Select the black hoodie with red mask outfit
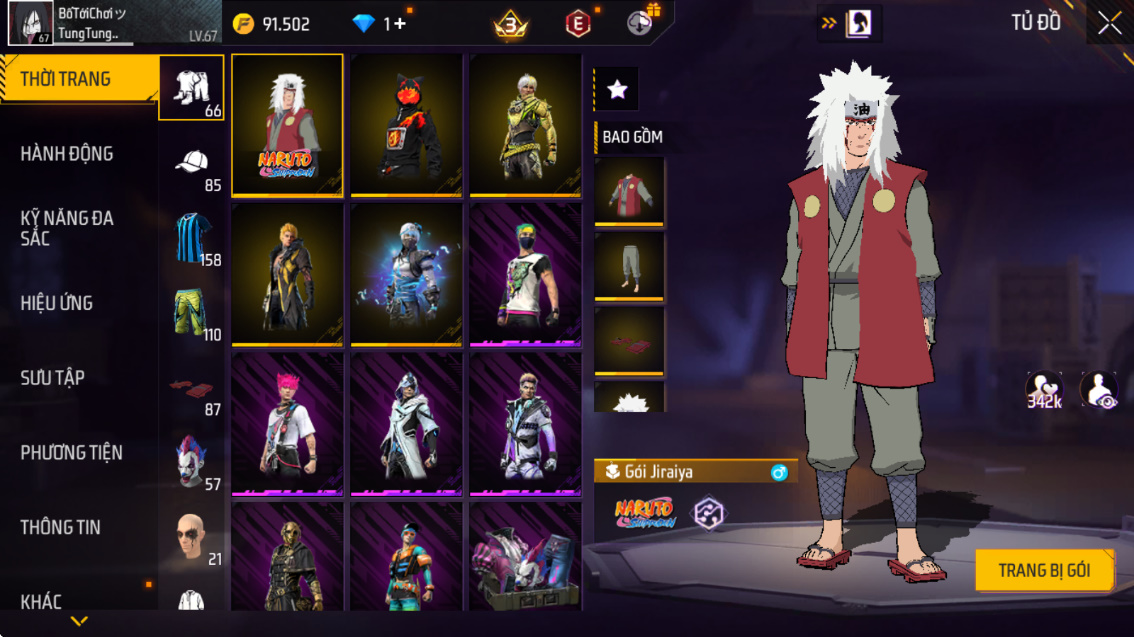This screenshot has height=637, width=1134. point(406,124)
